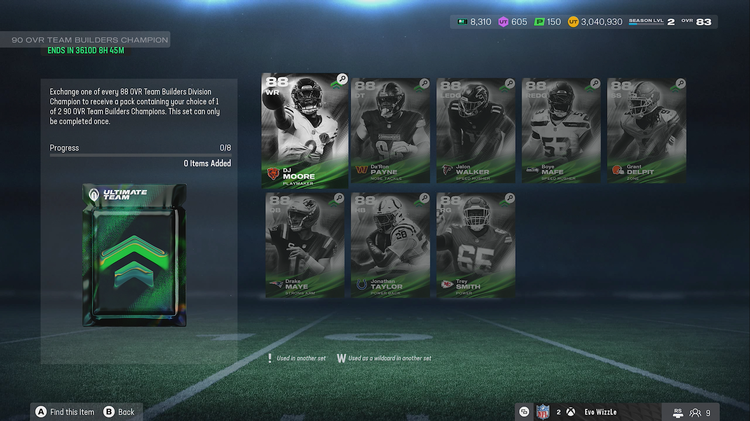Select the DJ Moore WR card
This screenshot has height=421, width=750.
click(304, 128)
